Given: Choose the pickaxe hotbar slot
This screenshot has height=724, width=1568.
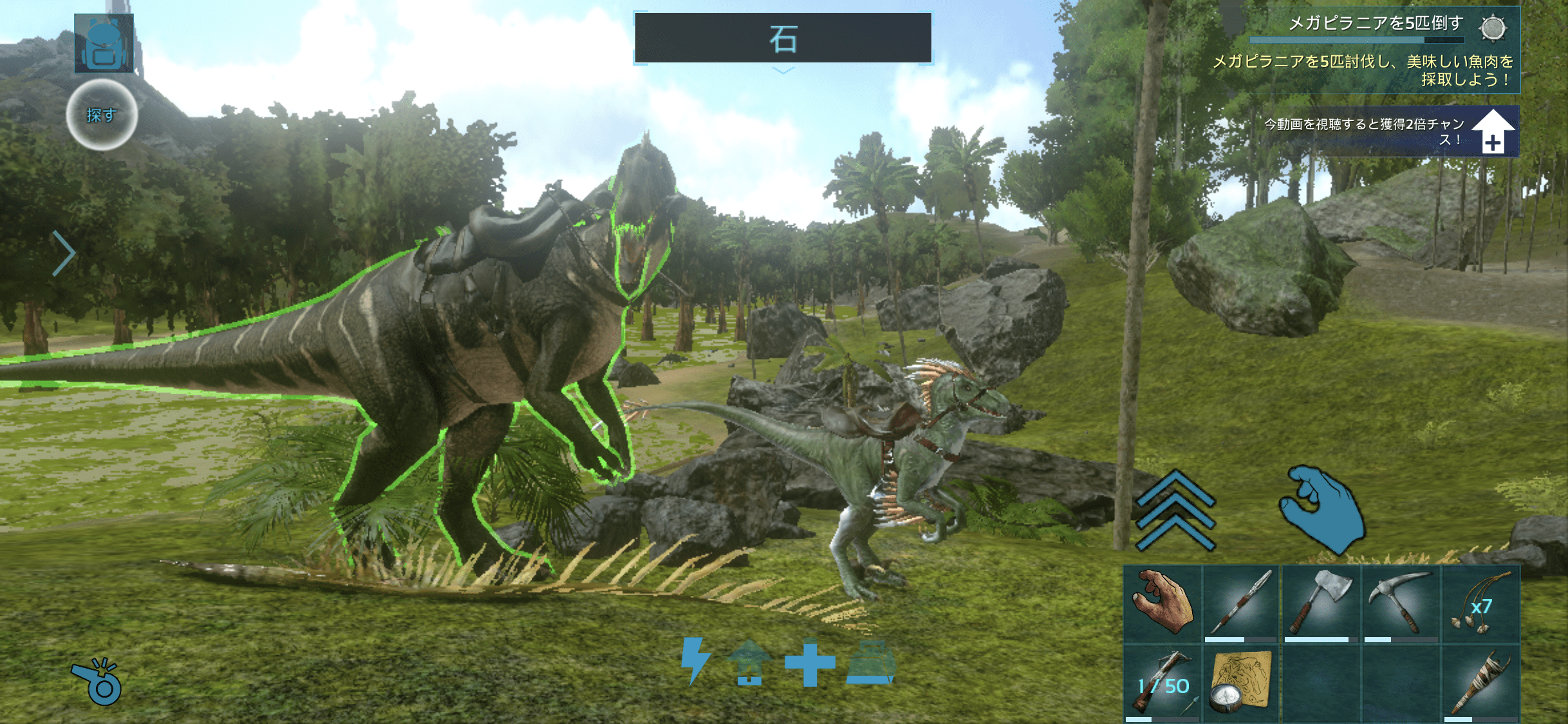Looking at the screenshot, I should 1401,604.
